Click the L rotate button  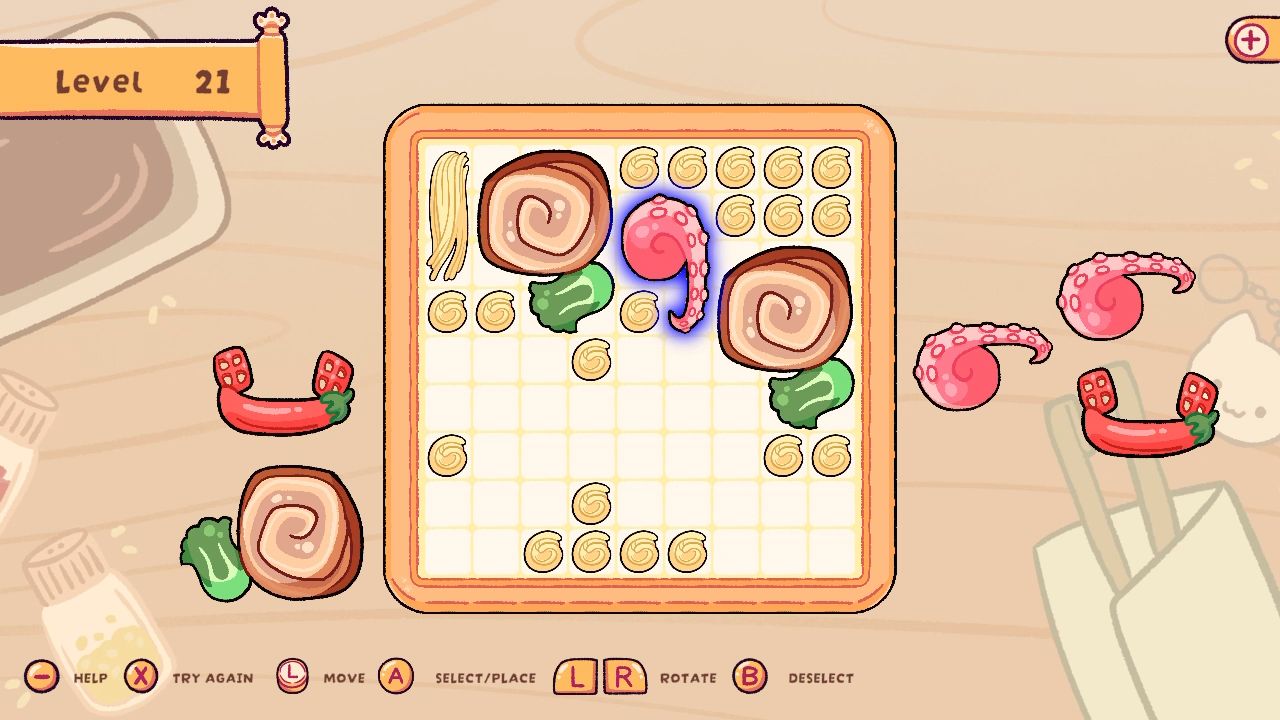(573, 676)
